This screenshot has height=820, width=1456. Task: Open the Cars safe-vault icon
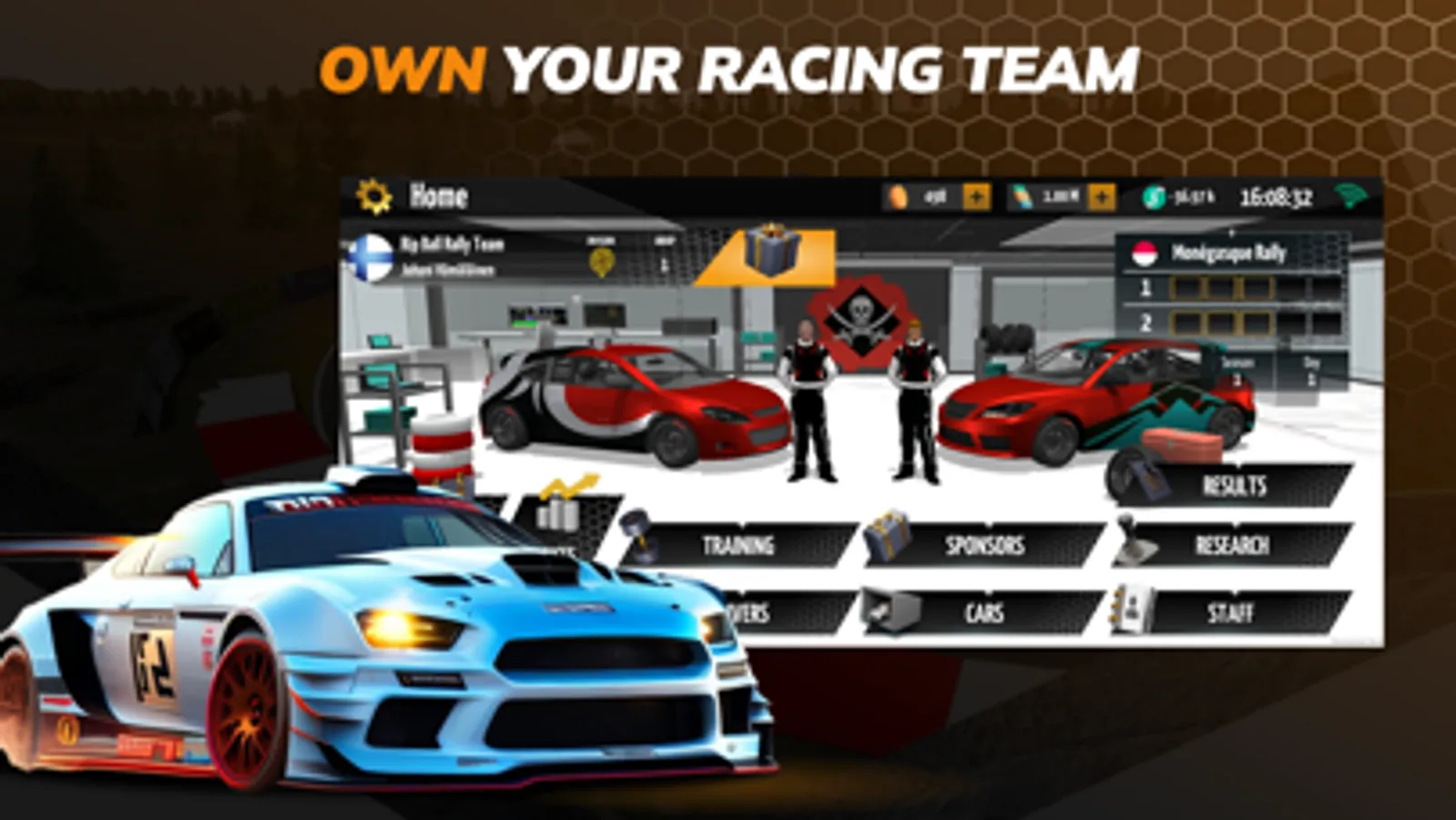(x=891, y=608)
